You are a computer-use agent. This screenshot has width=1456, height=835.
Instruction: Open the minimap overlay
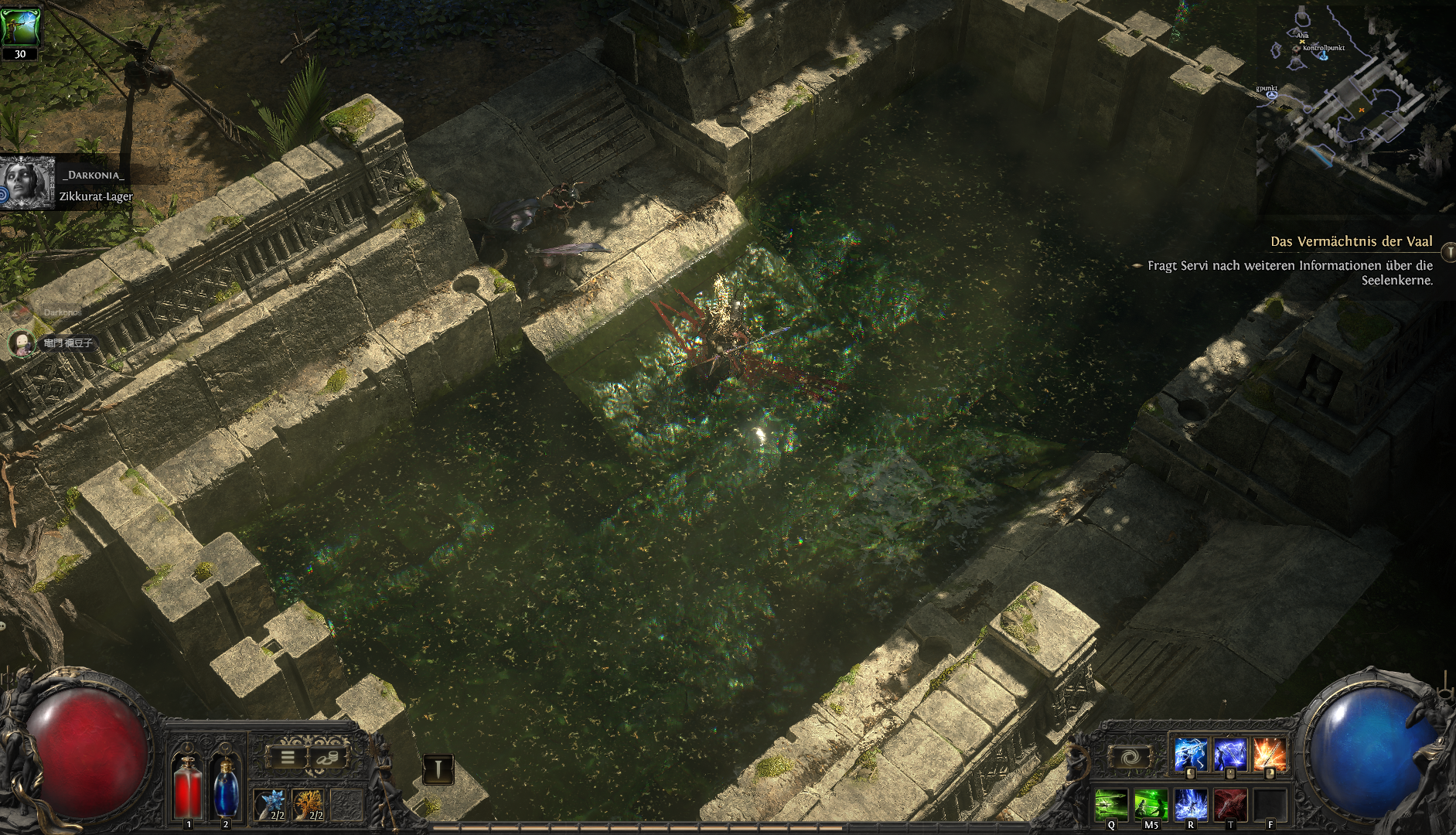pyautogui.click(x=1353, y=101)
